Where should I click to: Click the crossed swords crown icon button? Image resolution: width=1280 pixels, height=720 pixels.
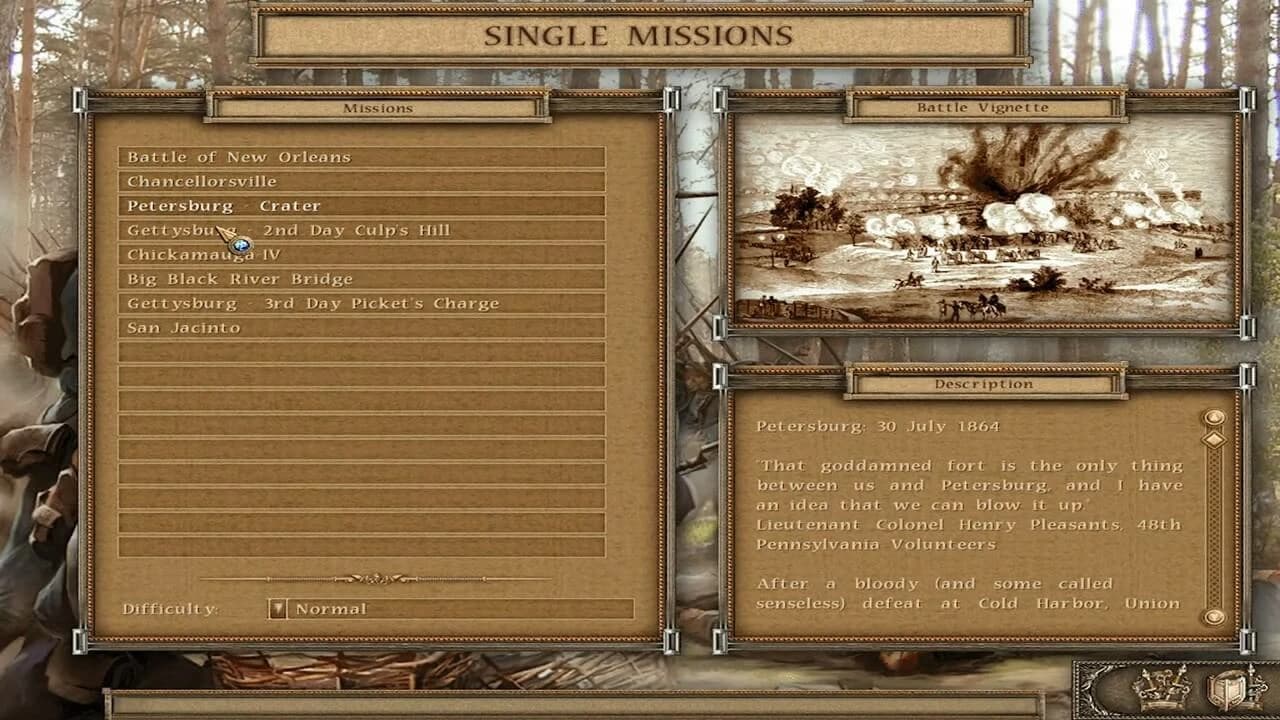(x=1160, y=689)
